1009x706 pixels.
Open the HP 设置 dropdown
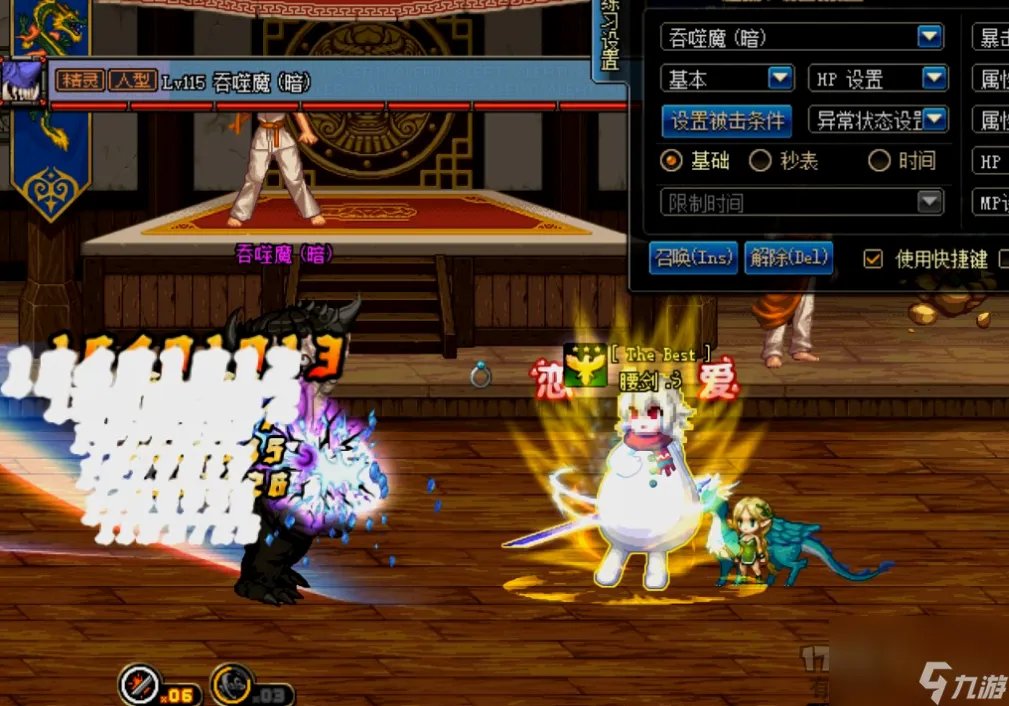pos(934,78)
